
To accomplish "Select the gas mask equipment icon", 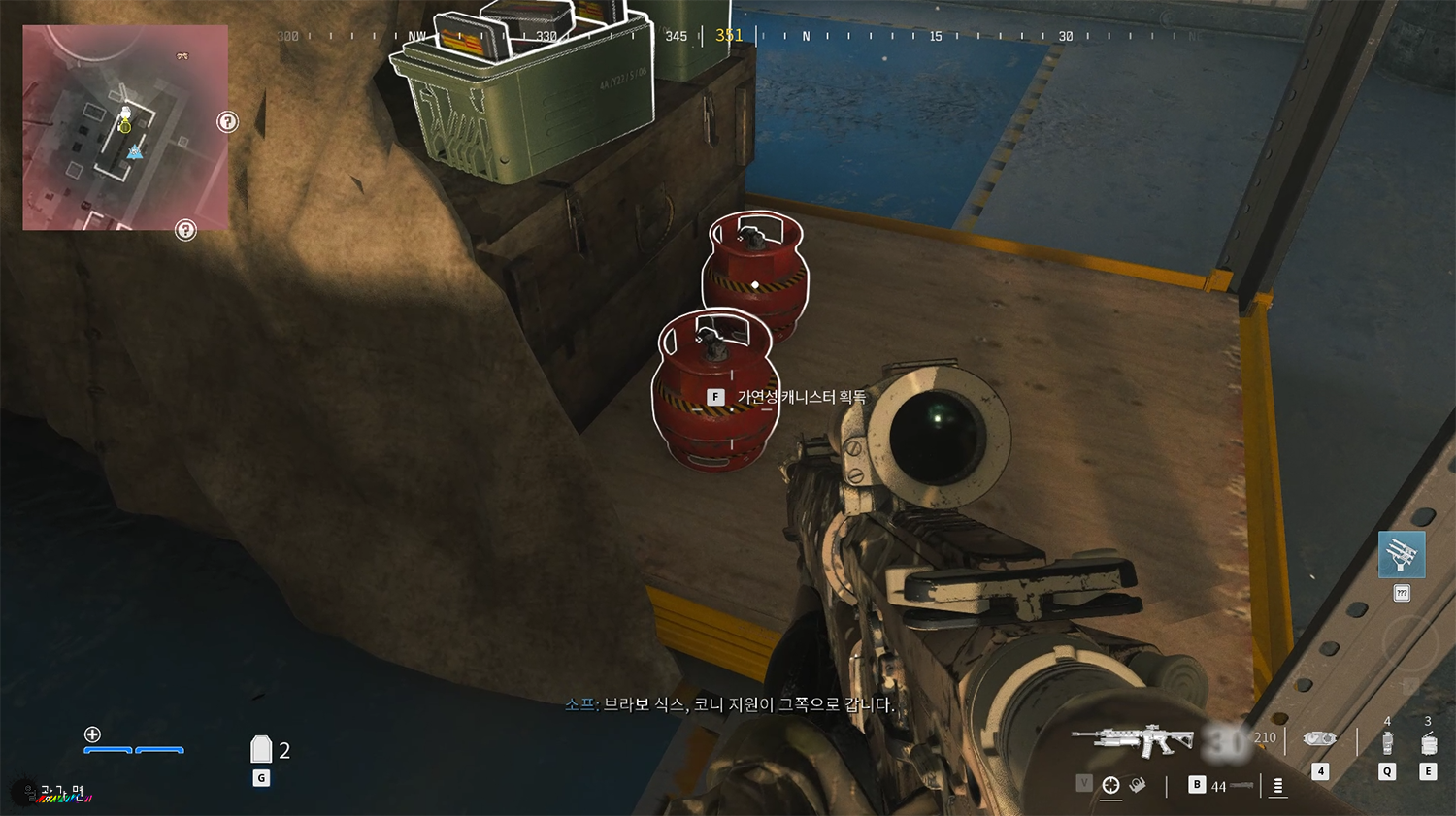I will click(x=1319, y=739).
